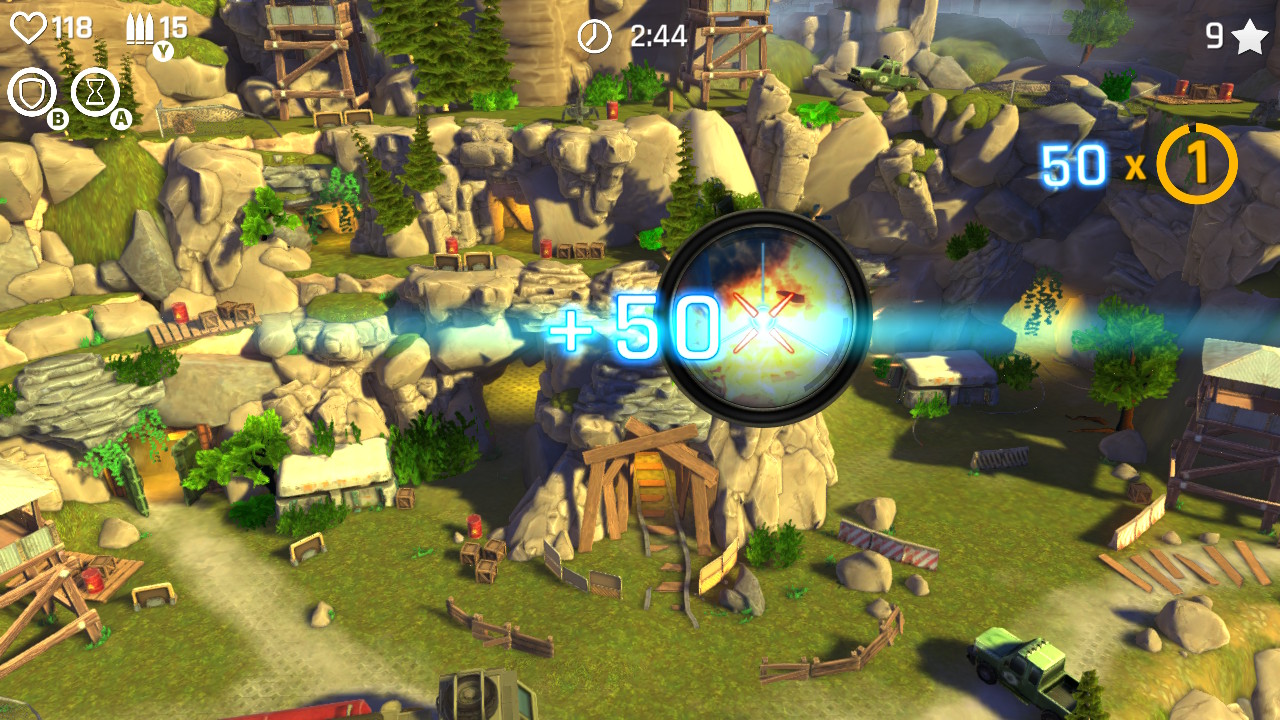Click the clock timer icon
1280x720 pixels.
click(x=593, y=36)
